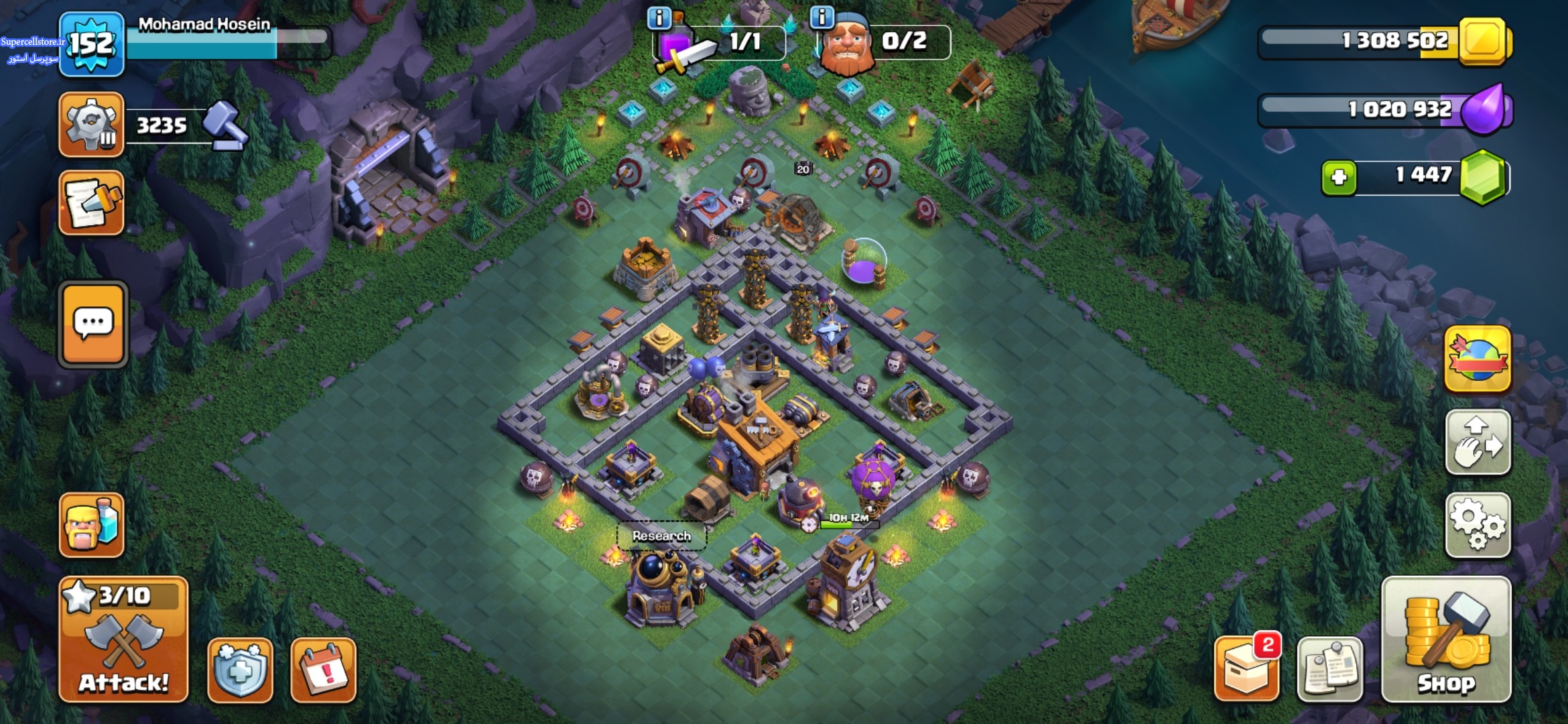Open the gear builder league badge
This screenshot has height=724, width=1568.
(92, 125)
